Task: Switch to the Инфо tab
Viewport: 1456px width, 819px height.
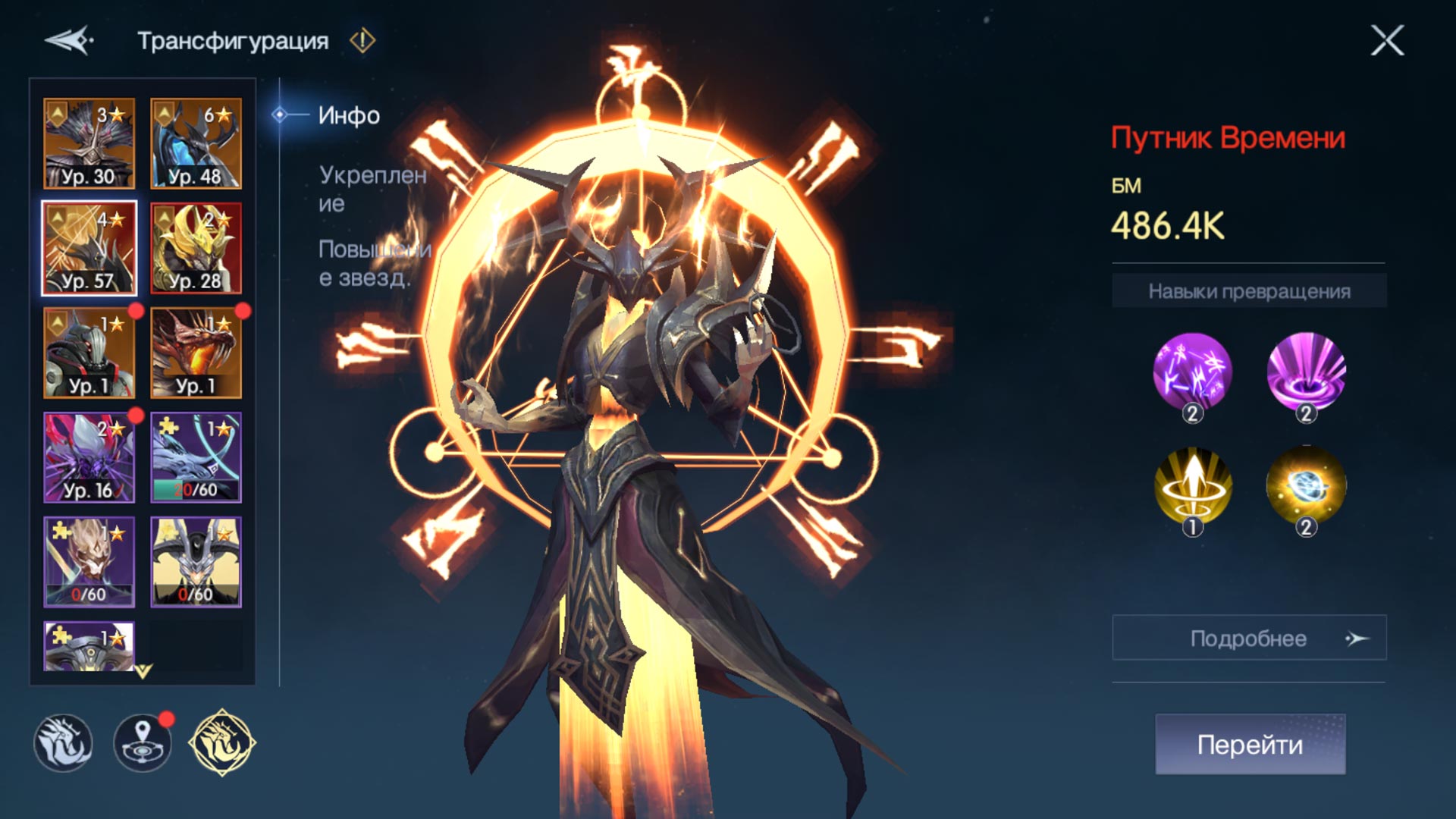Action: [348, 115]
